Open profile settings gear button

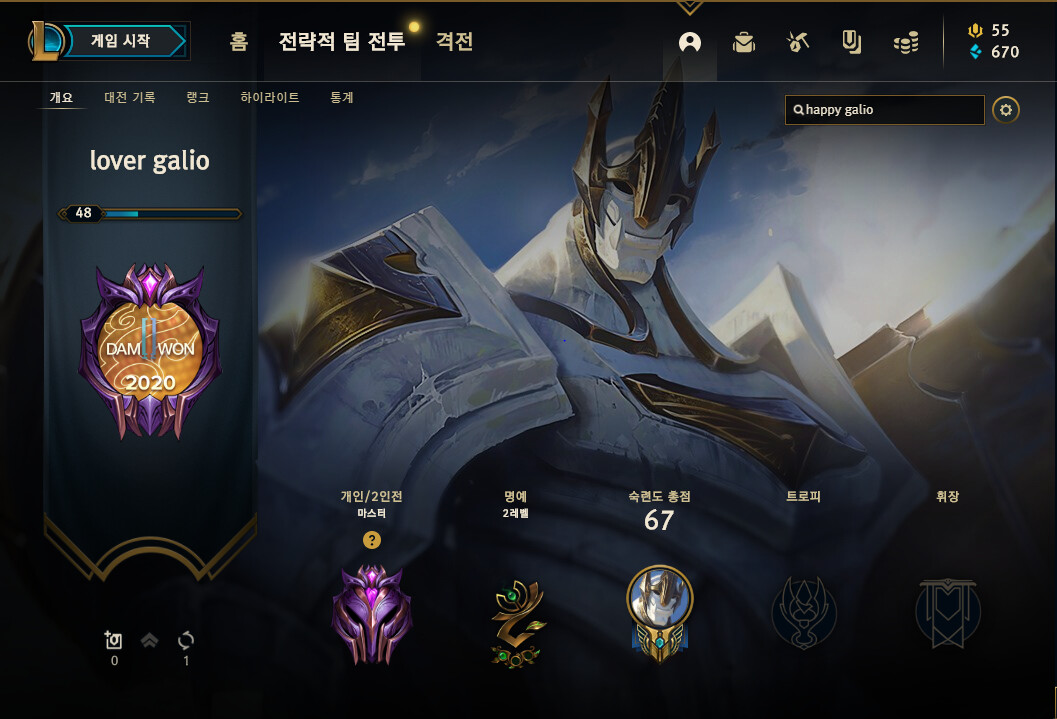[1006, 110]
